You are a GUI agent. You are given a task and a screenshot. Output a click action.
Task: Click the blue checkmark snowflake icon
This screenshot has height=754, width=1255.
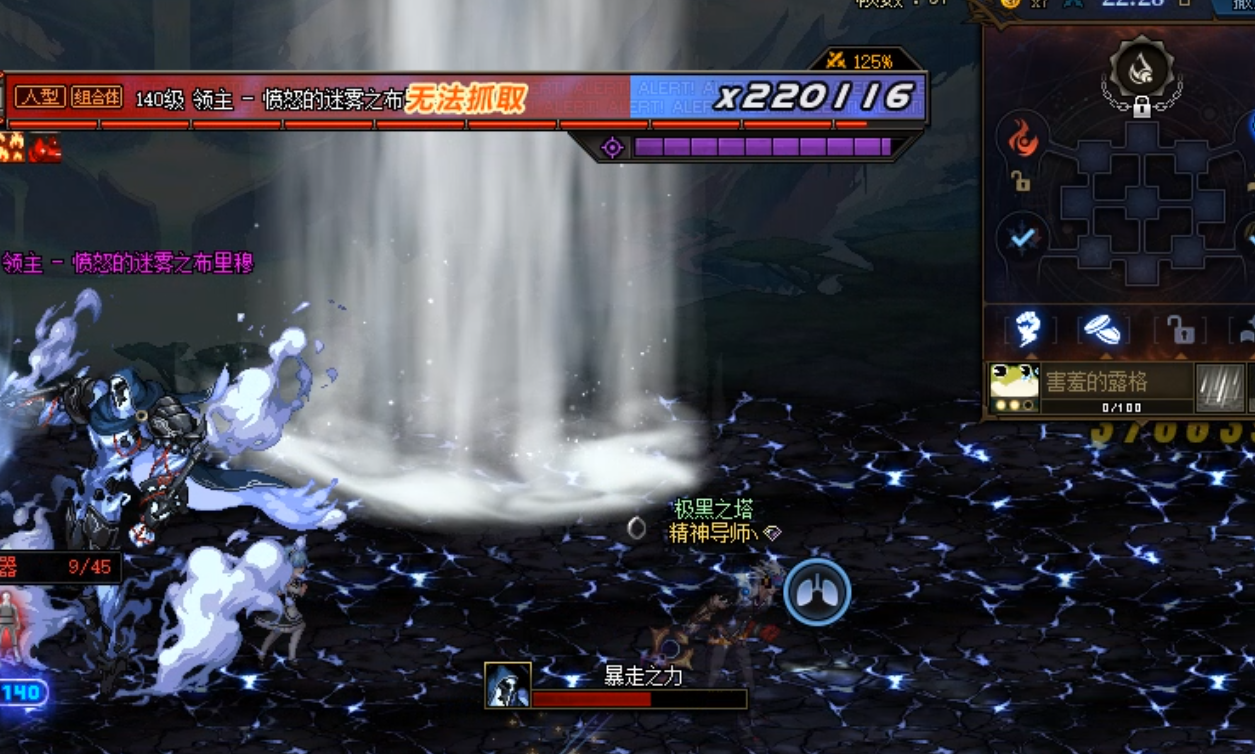click(x=1022, y=238)
